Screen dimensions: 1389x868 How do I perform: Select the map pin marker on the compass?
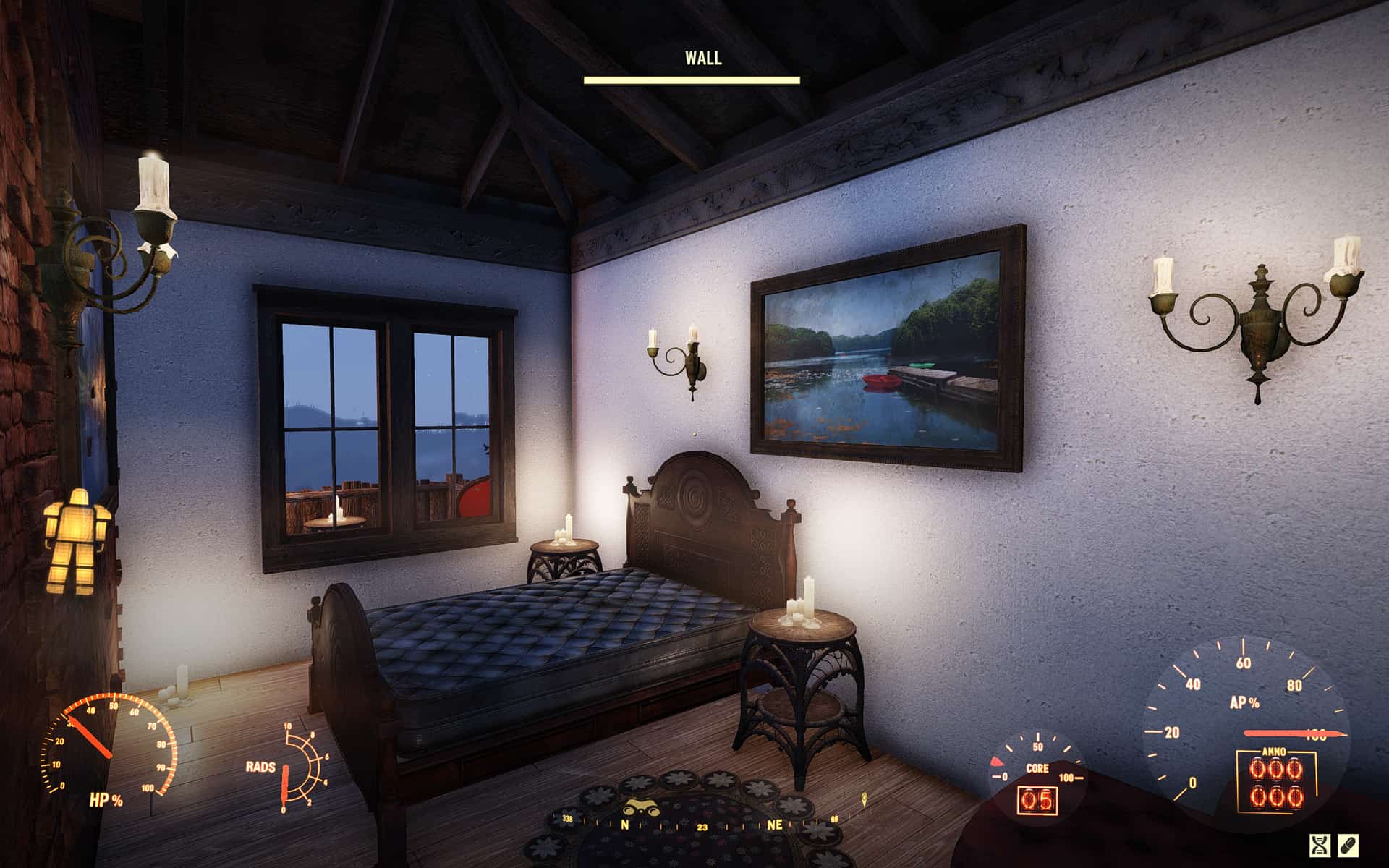(x=864, y=799)
